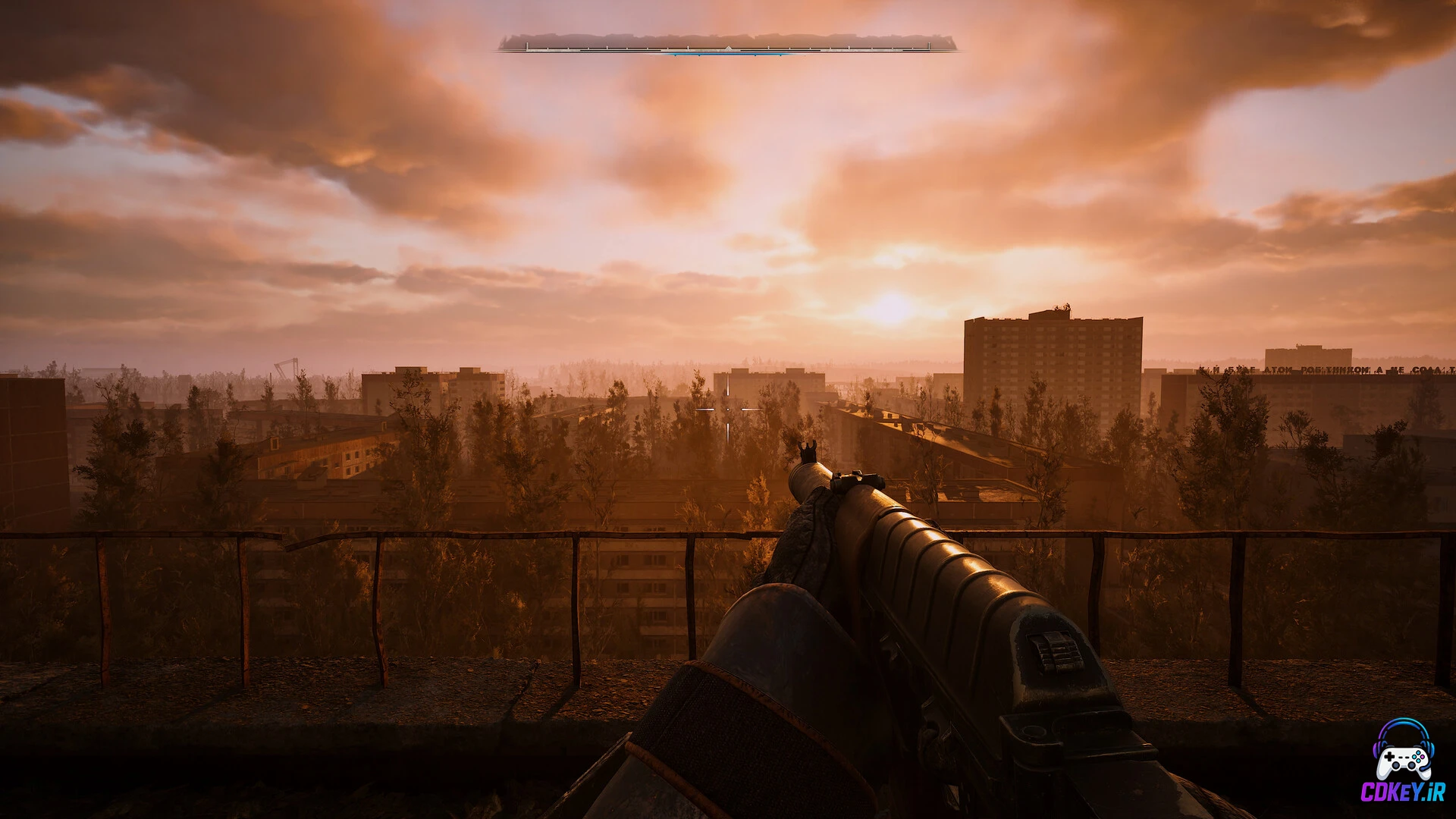Toggle the leftmost blue quest dot under the compass
Viewport: 1456px width, 819px height.
pyautogui.click(x=675, y=55)
